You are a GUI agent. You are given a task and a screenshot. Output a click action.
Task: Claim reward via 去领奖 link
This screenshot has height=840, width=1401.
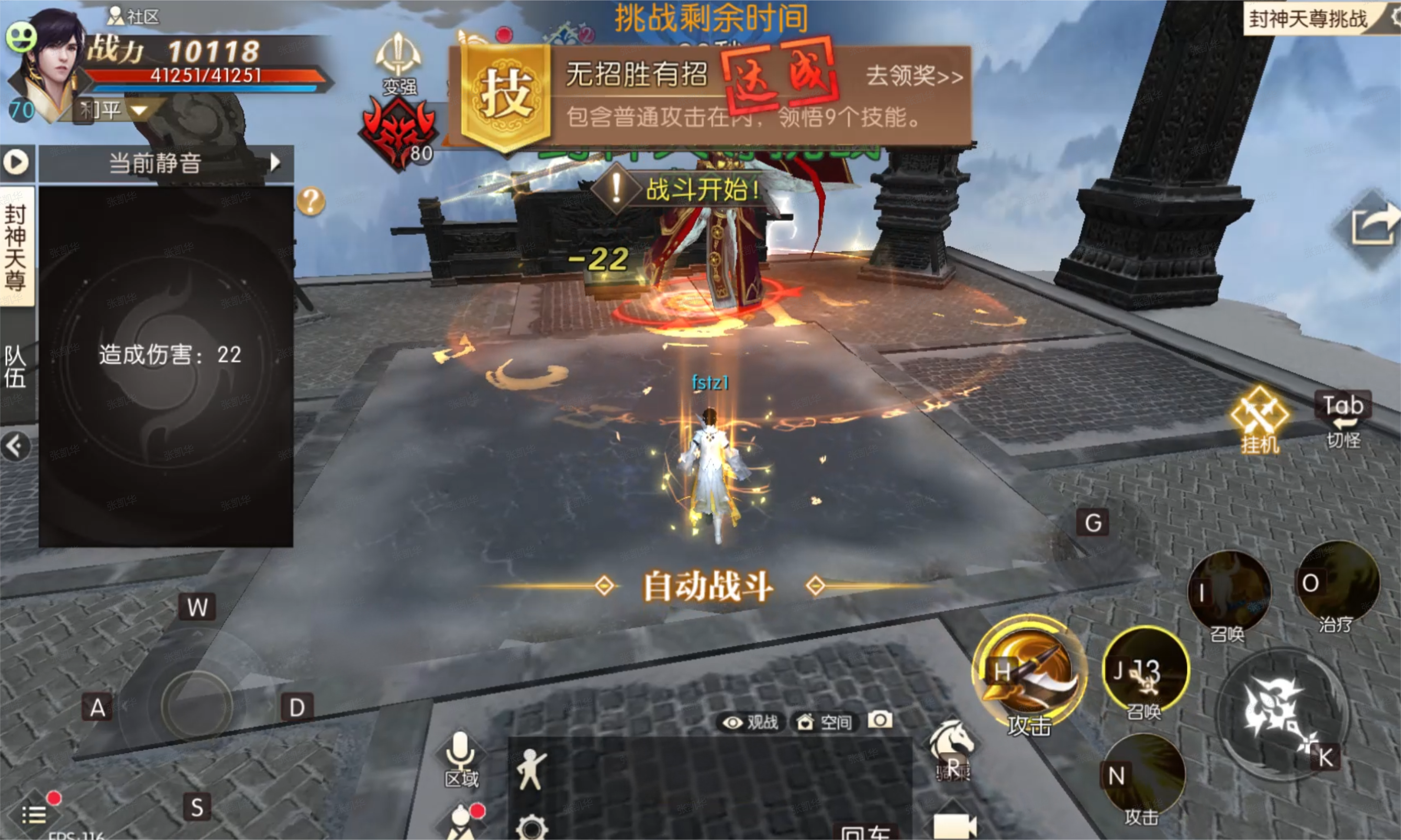[x=914, y=76]
